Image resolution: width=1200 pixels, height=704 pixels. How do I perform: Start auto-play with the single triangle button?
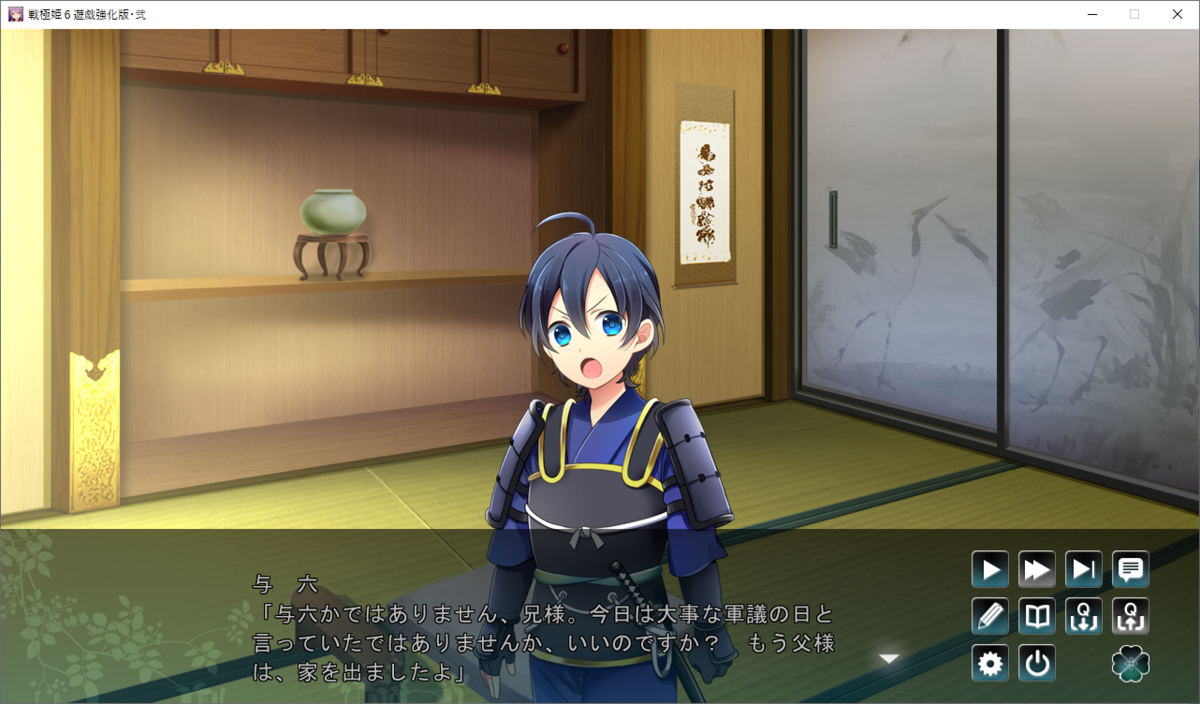click(x=990, y=570)
